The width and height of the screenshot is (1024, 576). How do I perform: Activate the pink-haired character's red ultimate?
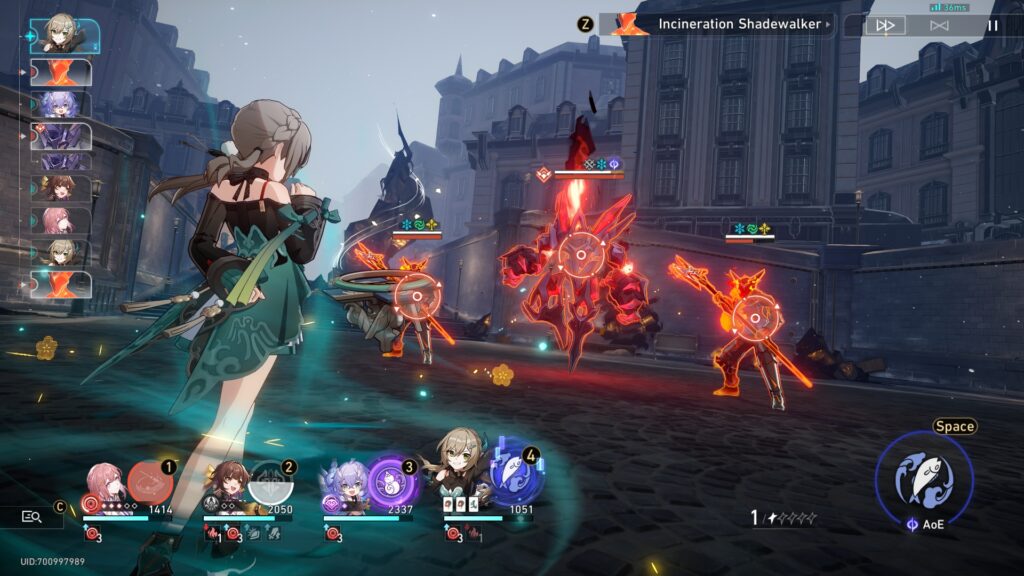(150, 483)
